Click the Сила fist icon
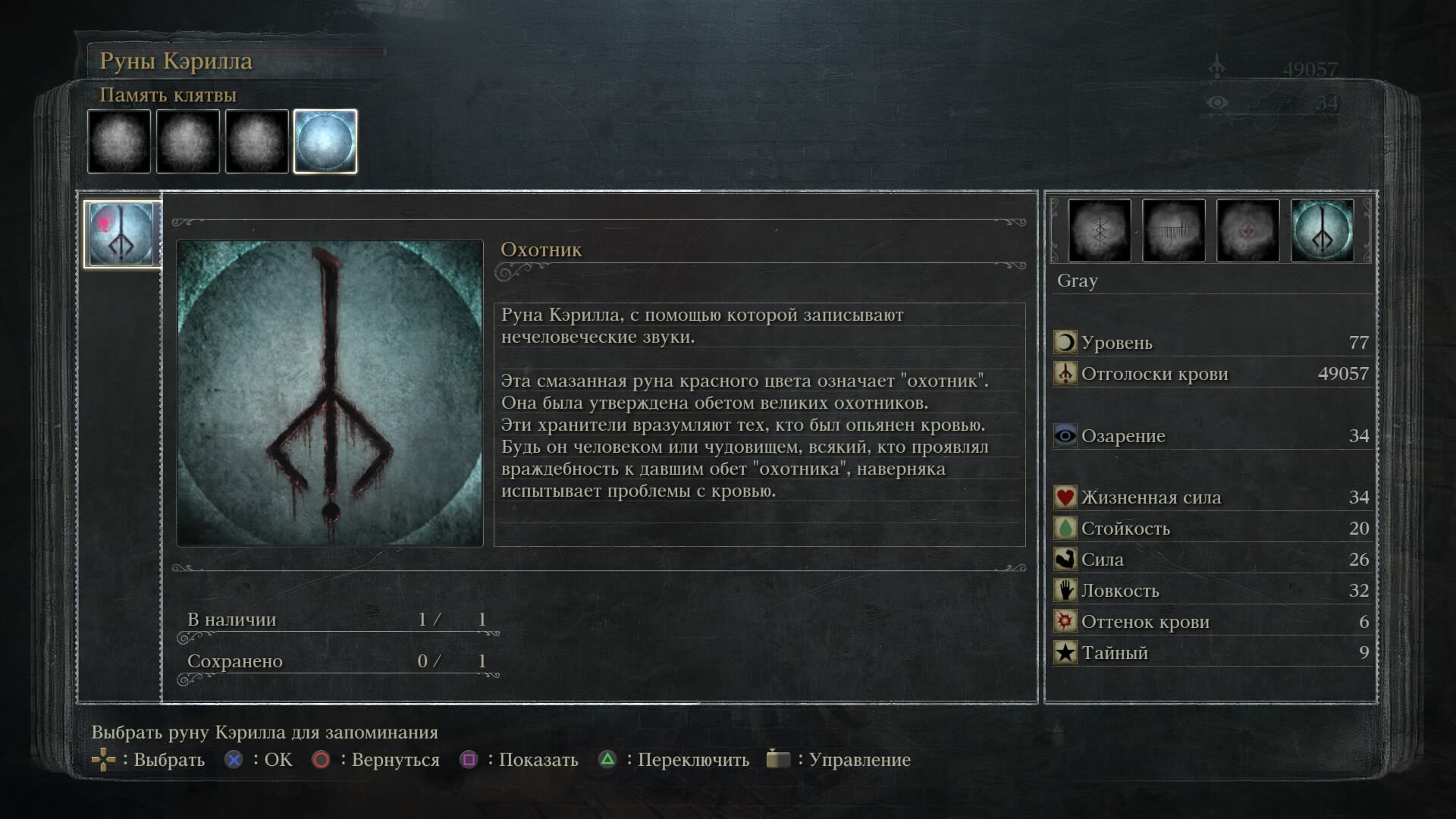This screenshot has width=1456, height=819. click(x=1065, y=559)
